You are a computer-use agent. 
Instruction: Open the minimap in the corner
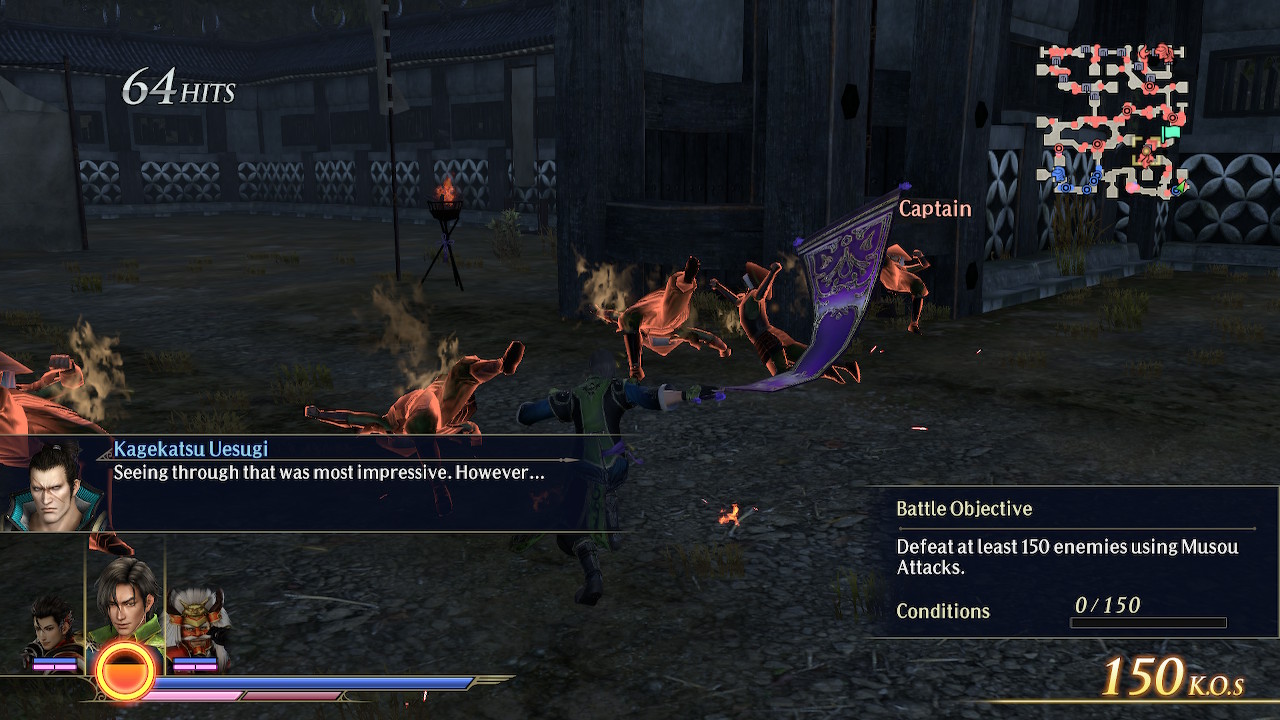pyautogui.click(x=1113, y=120)
